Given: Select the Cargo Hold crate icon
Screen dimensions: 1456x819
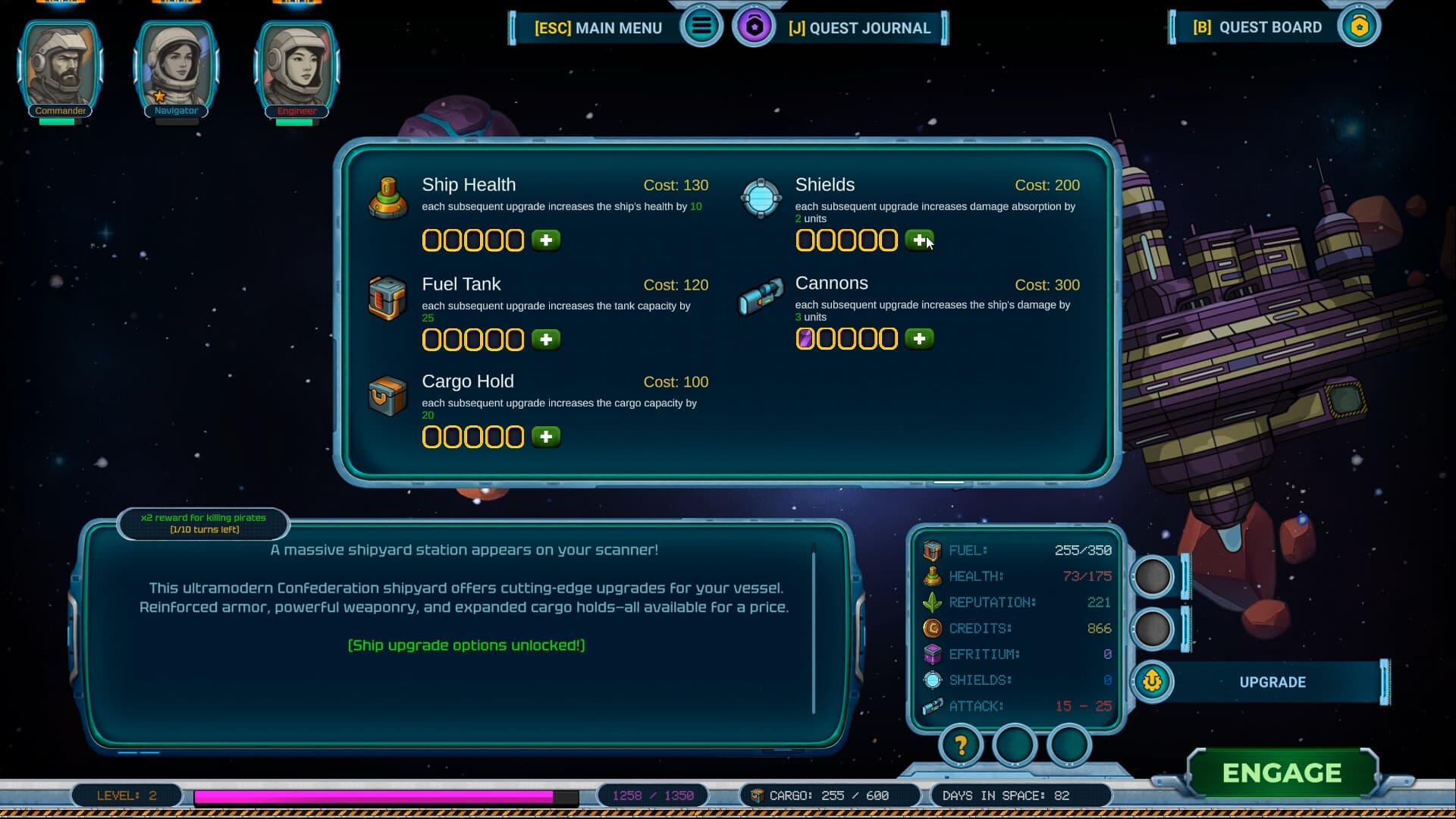Looking at the screenshot, I should pyautogui.click(x=388, y=396).
